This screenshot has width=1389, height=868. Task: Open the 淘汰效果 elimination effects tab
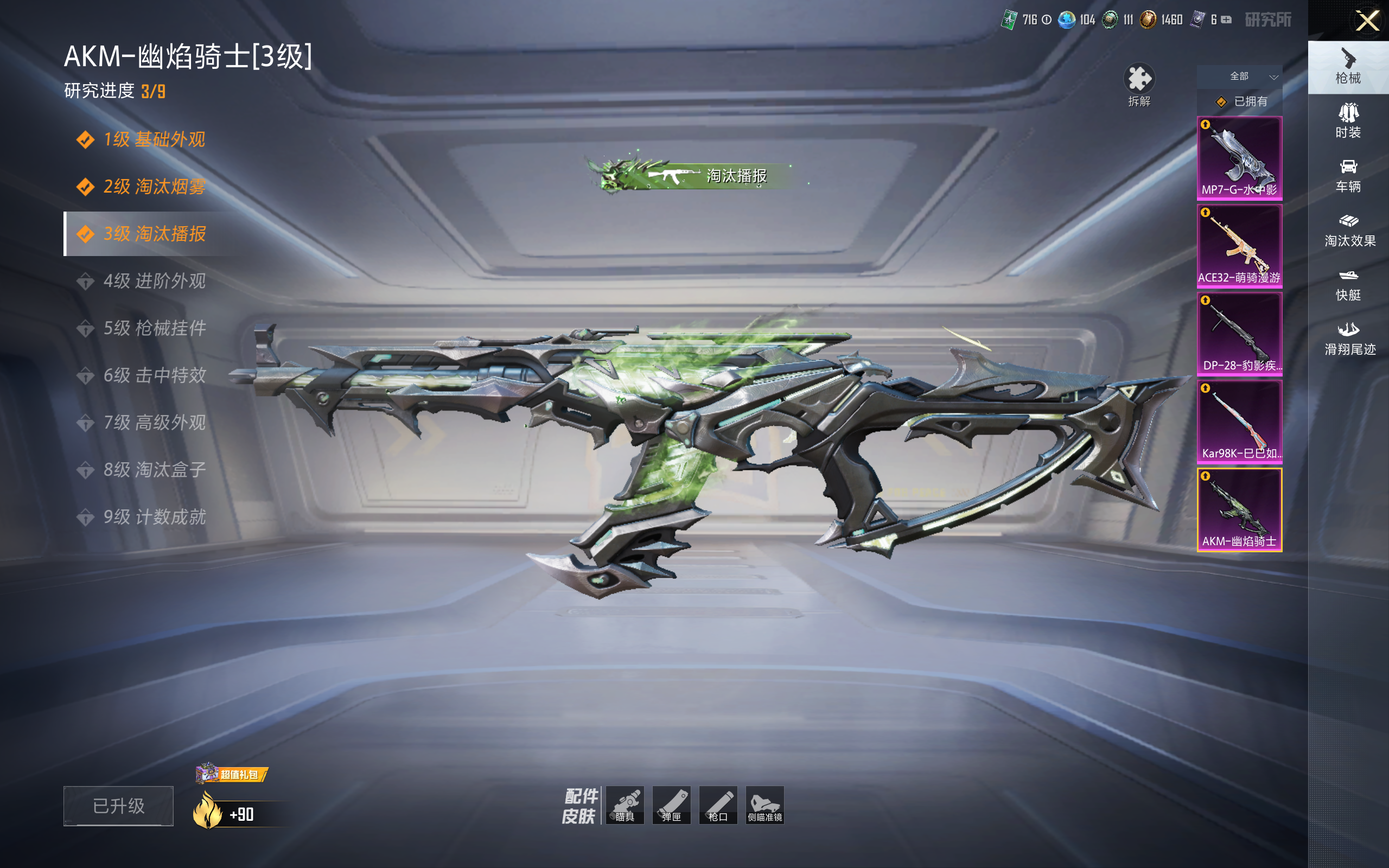point(1349,229)
